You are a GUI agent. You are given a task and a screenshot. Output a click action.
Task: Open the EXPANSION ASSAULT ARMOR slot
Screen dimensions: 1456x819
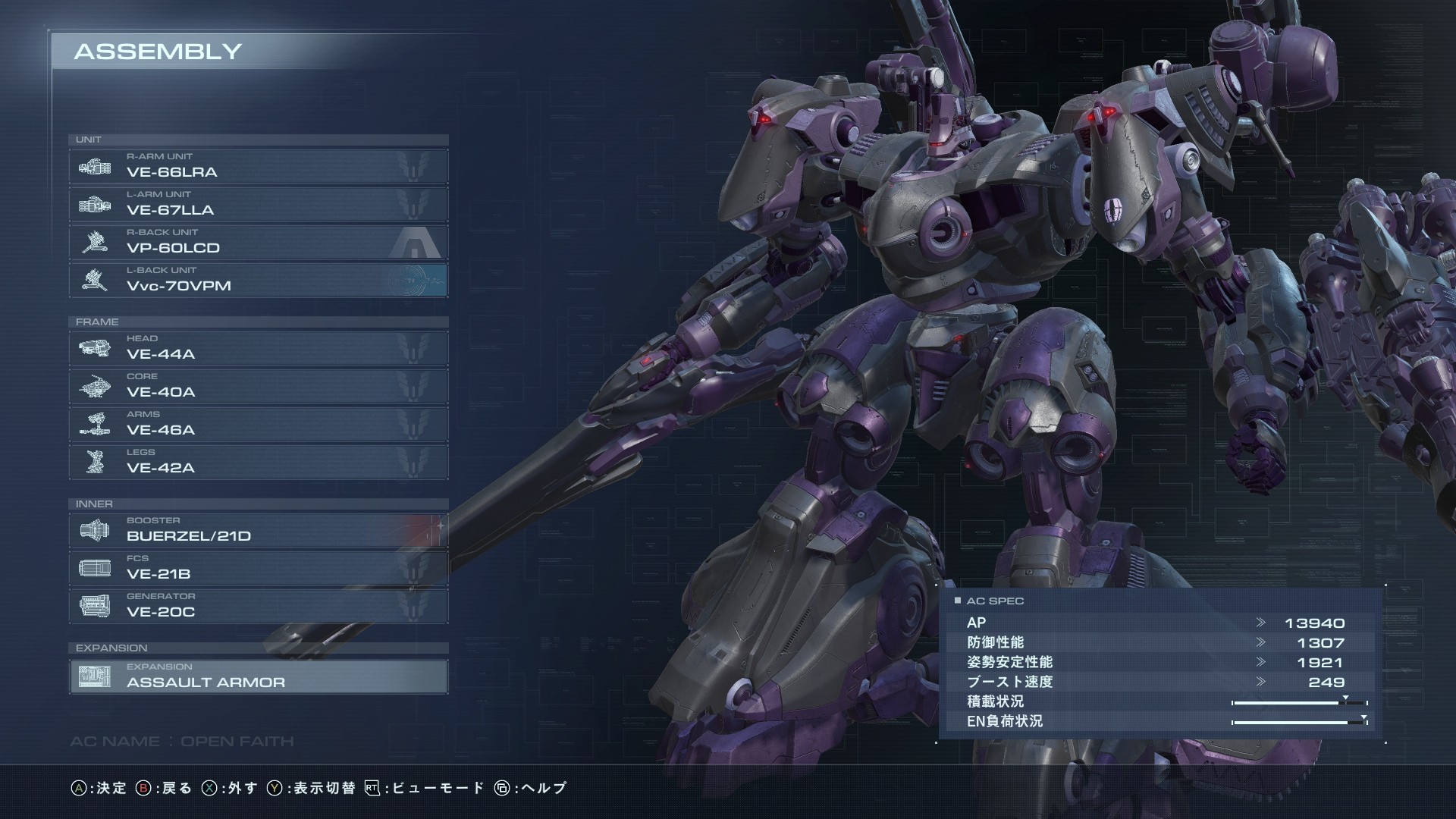click(258, 676)
